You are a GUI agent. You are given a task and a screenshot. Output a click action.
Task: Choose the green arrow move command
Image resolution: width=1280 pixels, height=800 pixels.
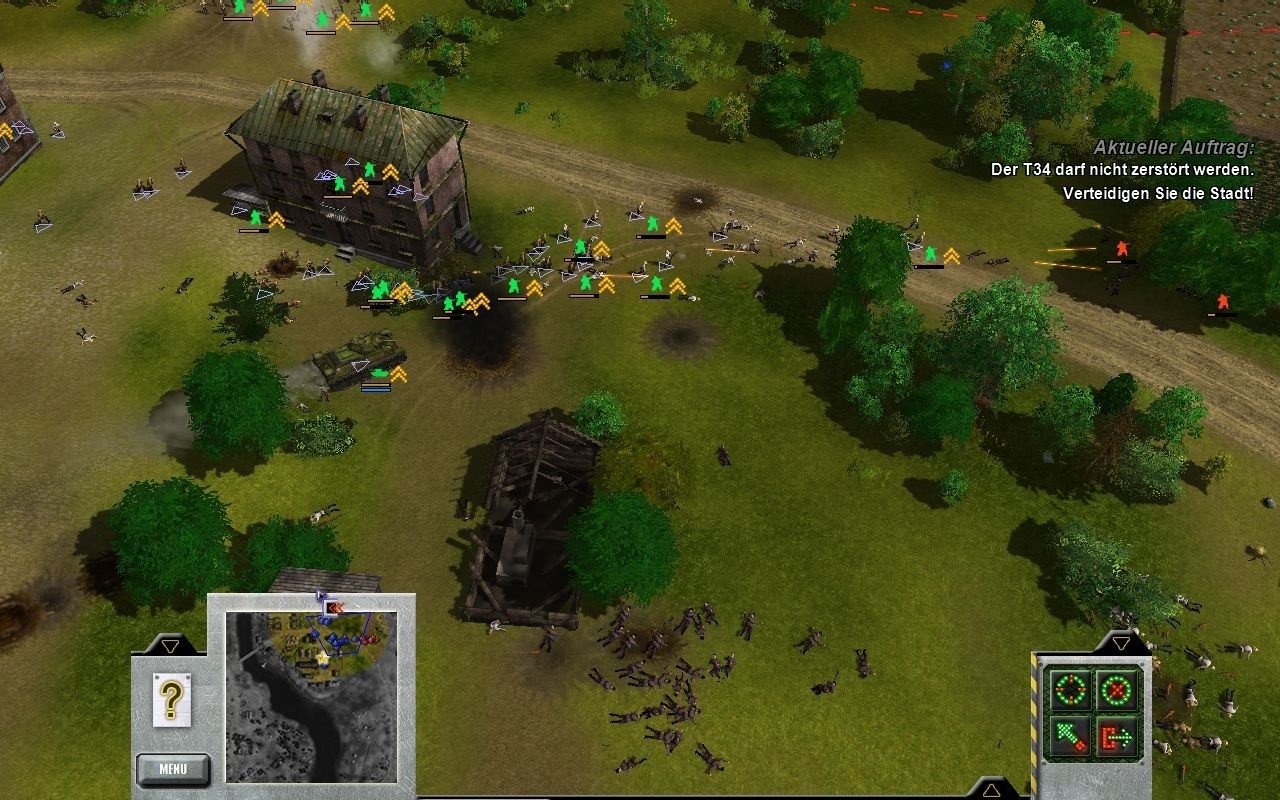tap(1068, 736)
